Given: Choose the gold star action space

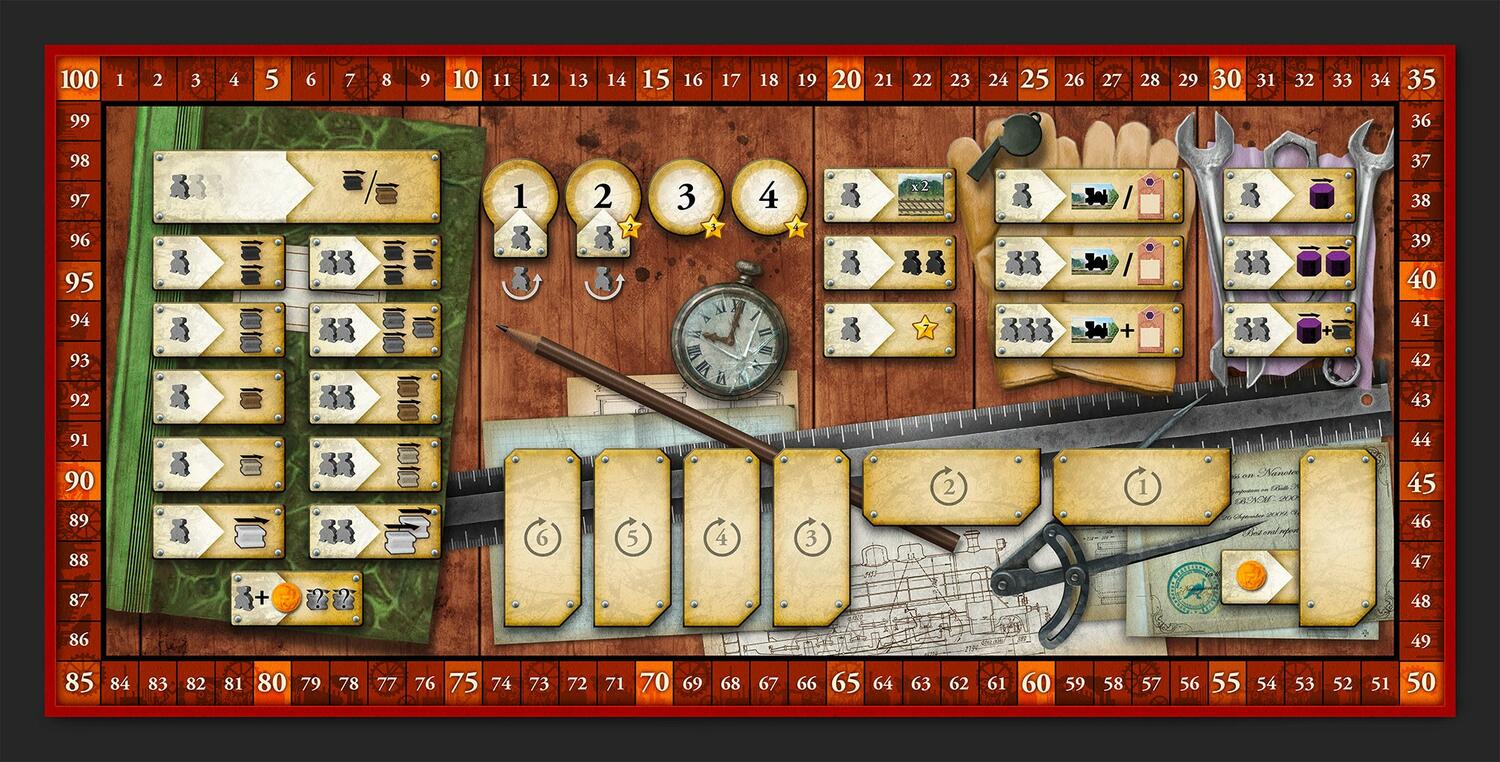Looking at the screenshot, I should pos(889,330).
